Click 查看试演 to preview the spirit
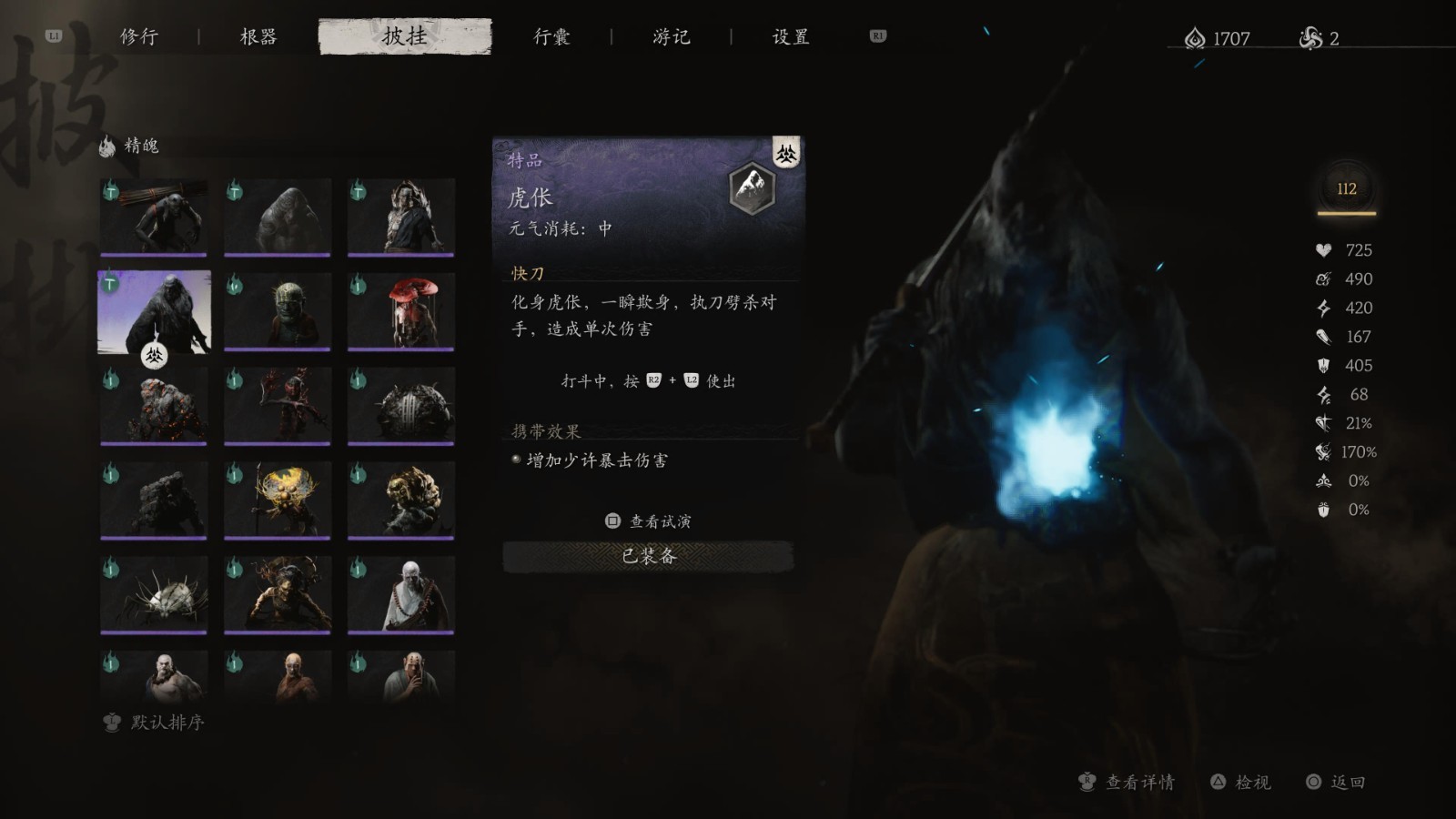This screenshot has height=819, width=1456. click(648, 520)
